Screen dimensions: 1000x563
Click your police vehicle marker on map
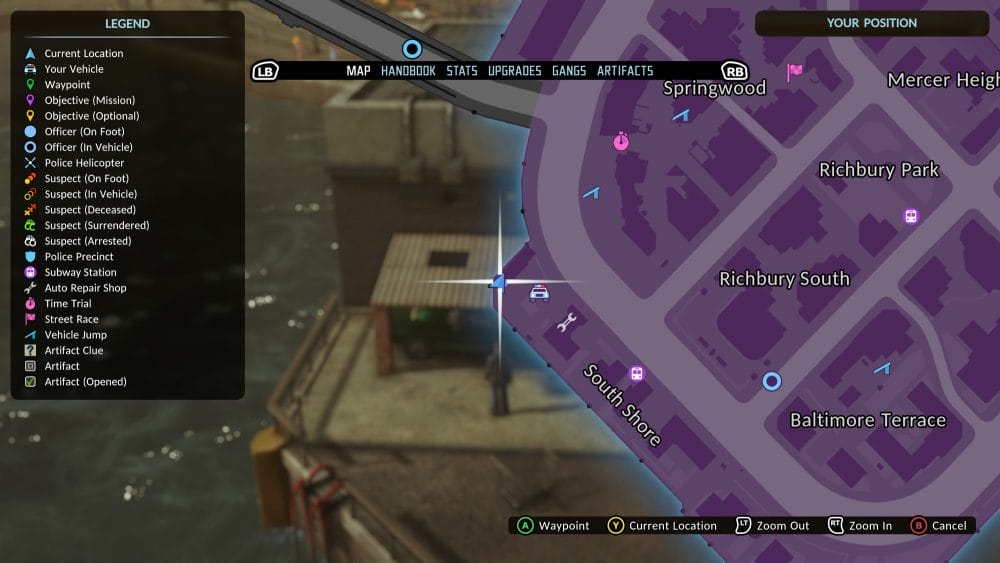[539, 293]
